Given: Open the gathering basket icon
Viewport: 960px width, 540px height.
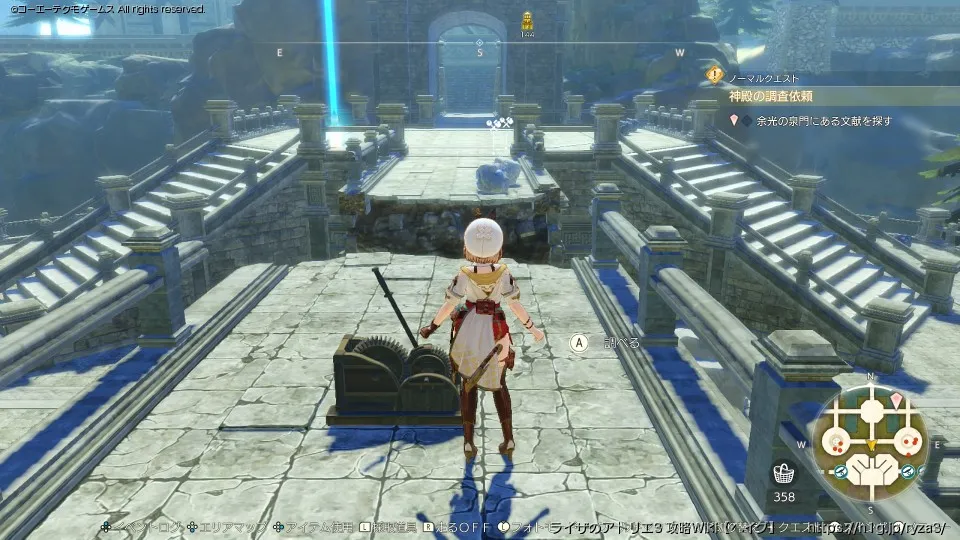Looking at the screenshot, I should click(783, 473).
